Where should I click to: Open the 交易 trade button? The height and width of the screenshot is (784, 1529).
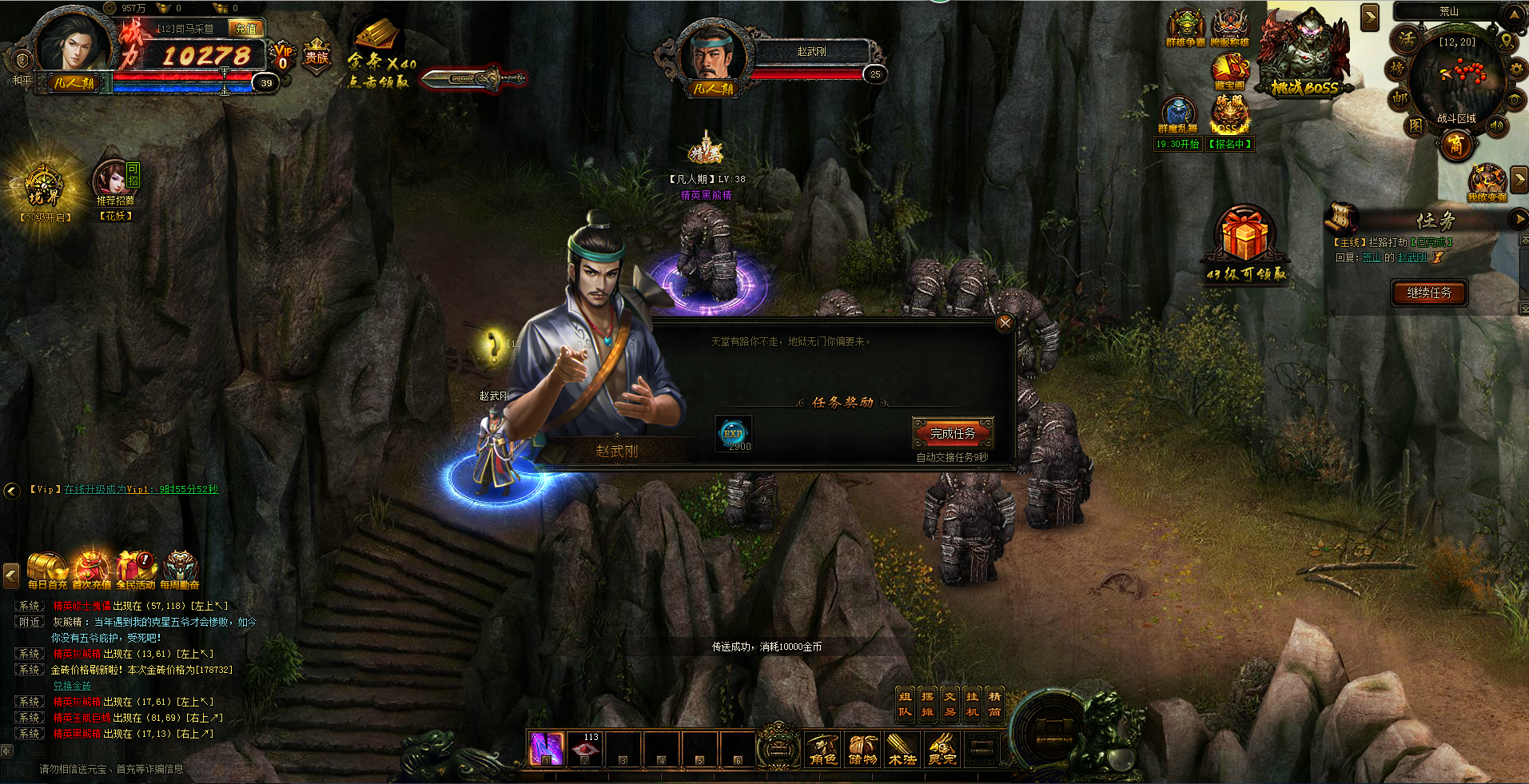pos(950,704)
